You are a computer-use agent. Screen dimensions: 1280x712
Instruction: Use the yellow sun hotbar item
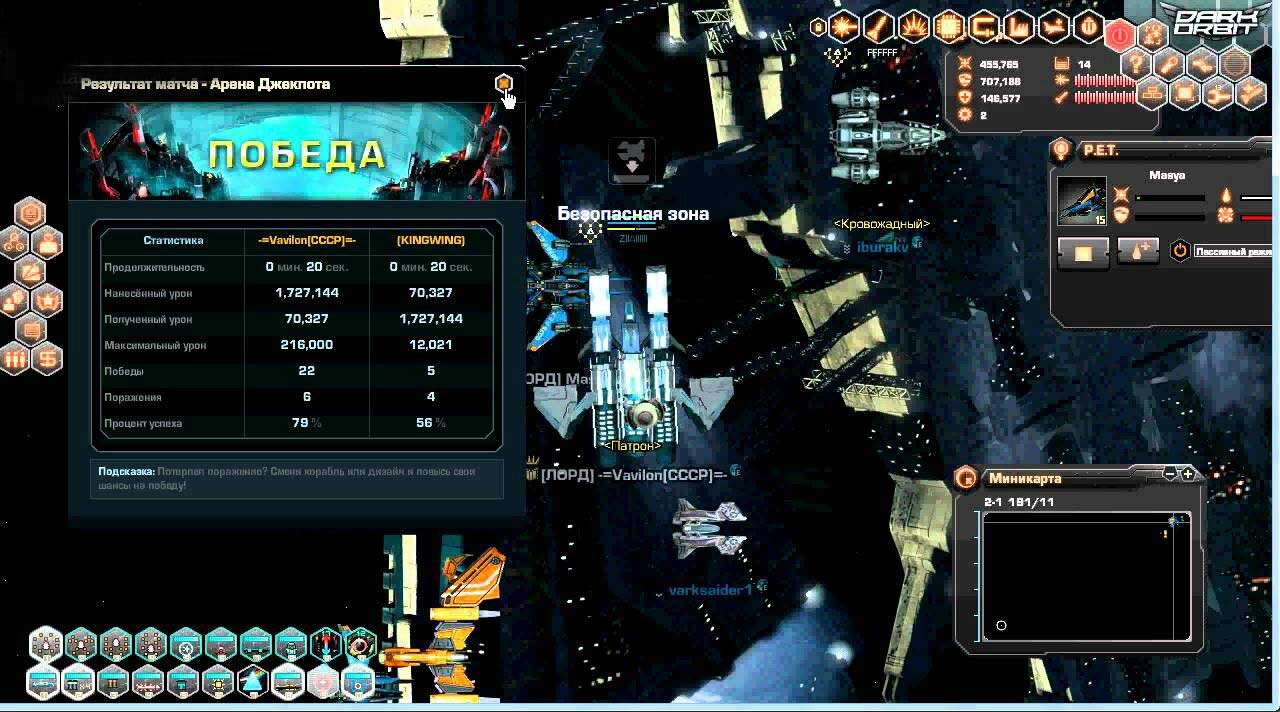point(219,683)
